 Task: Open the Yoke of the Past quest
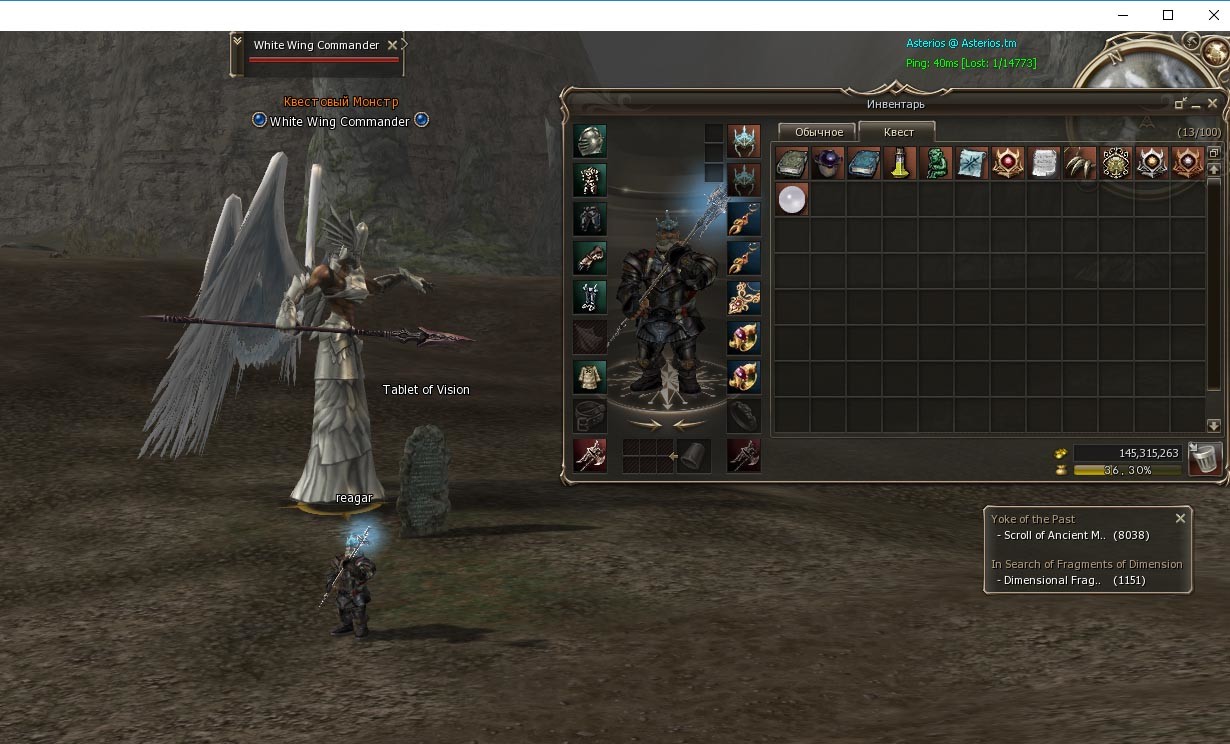[x=1033, y=519]
